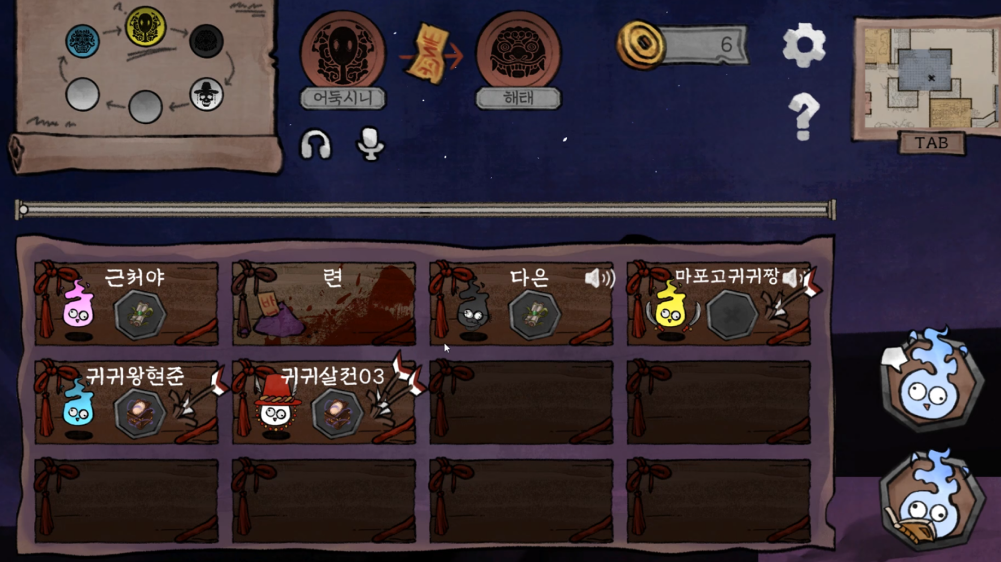Select player 련 row

pyautogui.click(x=324, y=304)
